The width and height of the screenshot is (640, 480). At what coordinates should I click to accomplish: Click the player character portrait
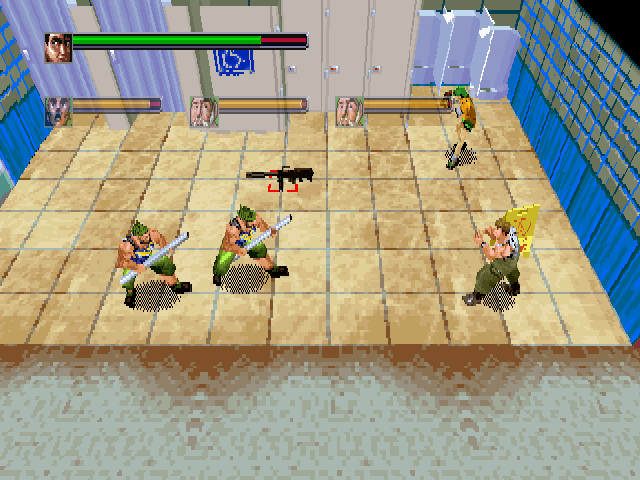pyautogui.click(x=59, y=47)
